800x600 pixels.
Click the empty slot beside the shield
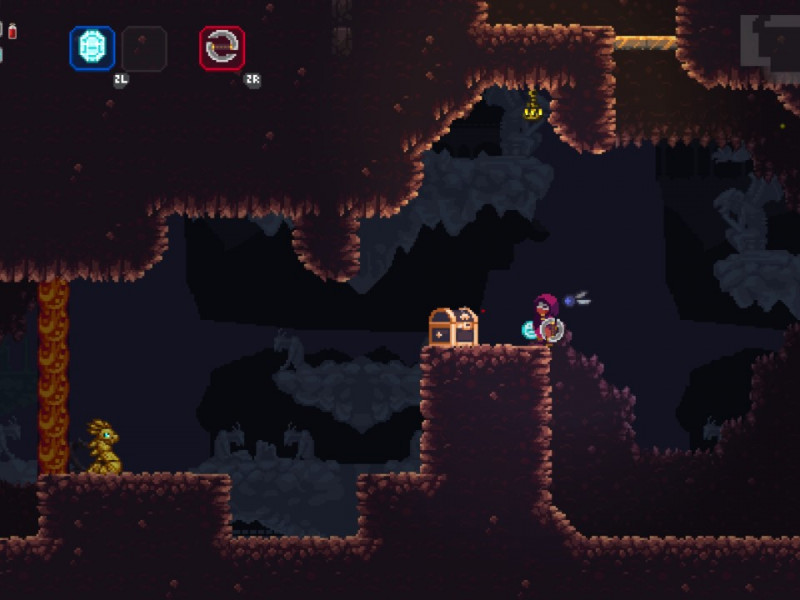143,47
